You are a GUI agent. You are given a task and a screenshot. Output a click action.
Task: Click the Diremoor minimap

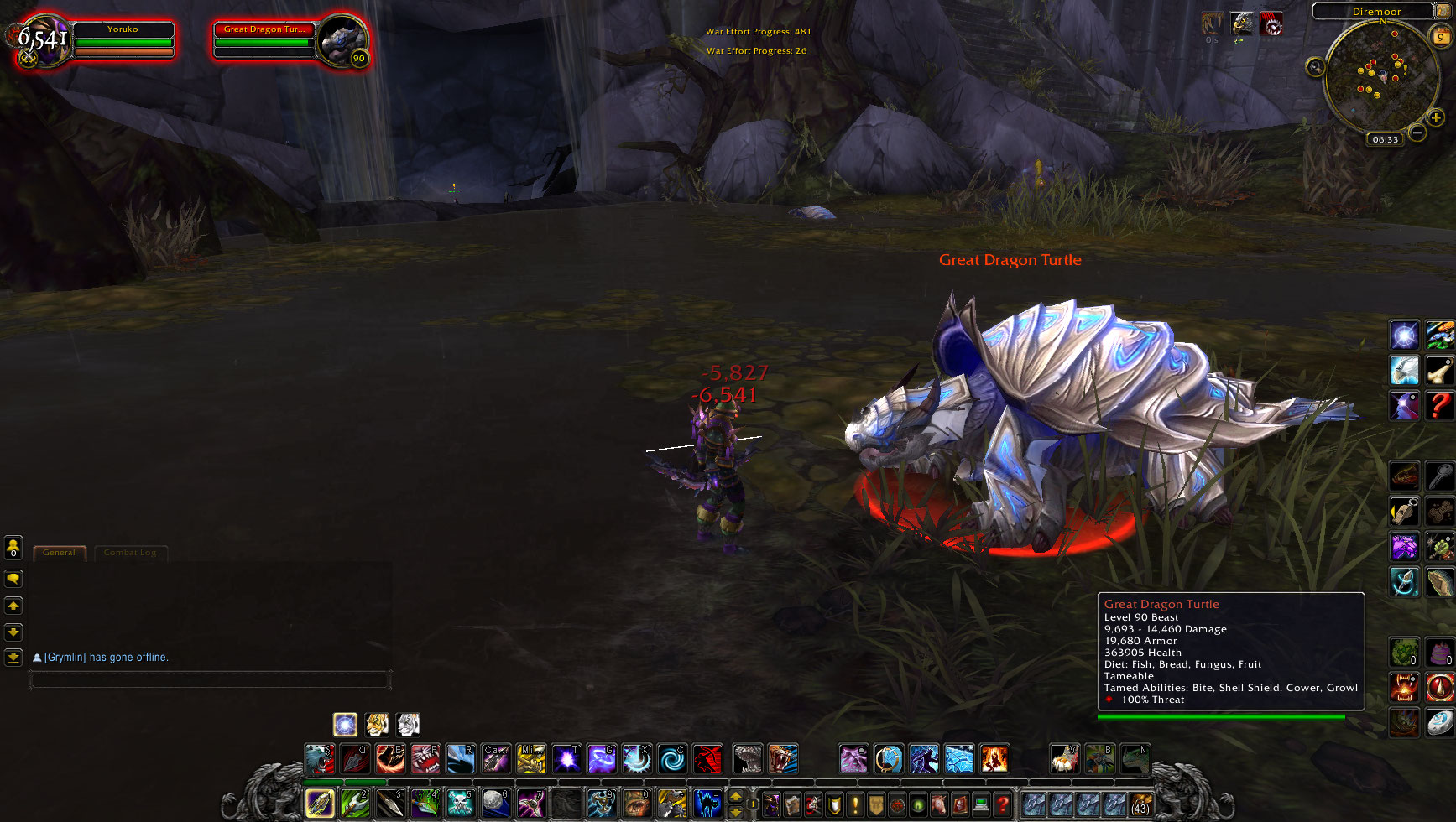pyautogui.click(x=1379, y=81)
